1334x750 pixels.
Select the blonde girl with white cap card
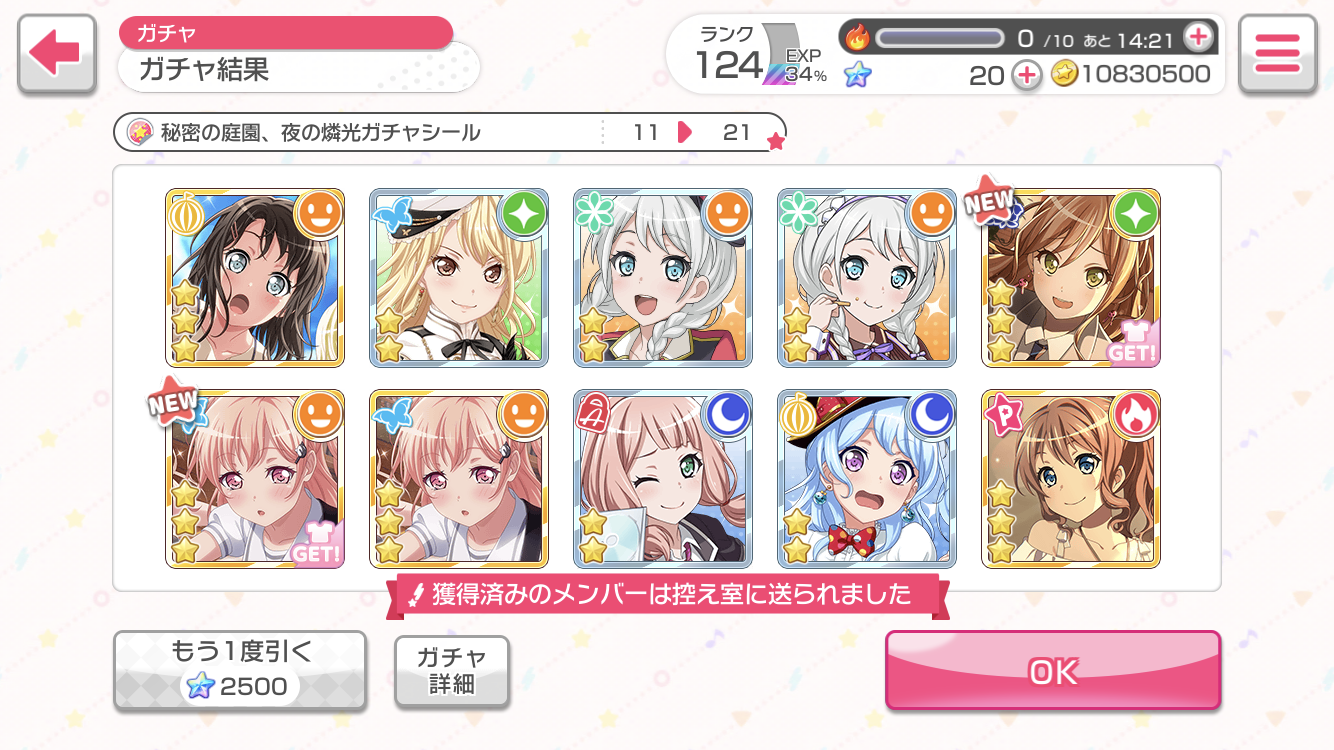459,277
